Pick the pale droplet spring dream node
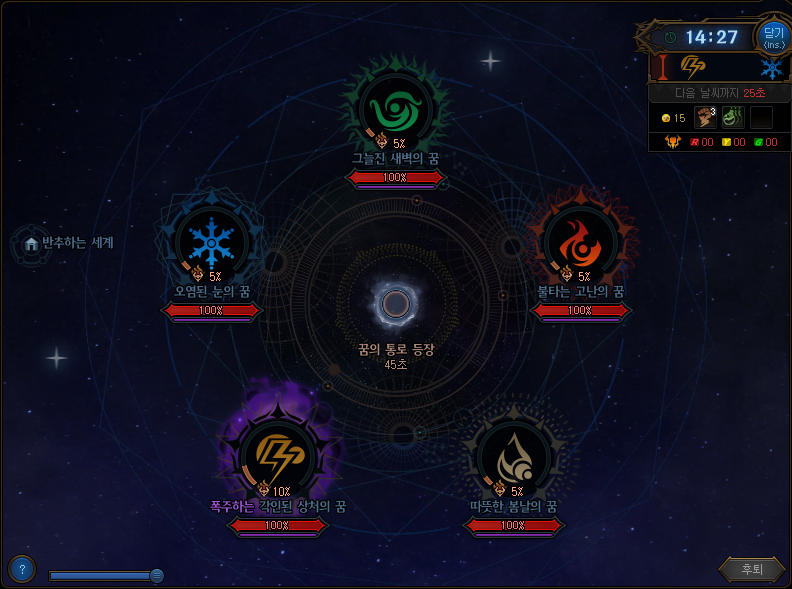Screen dimensions: 792x589 pyautogui.click(x=512, y=455)
